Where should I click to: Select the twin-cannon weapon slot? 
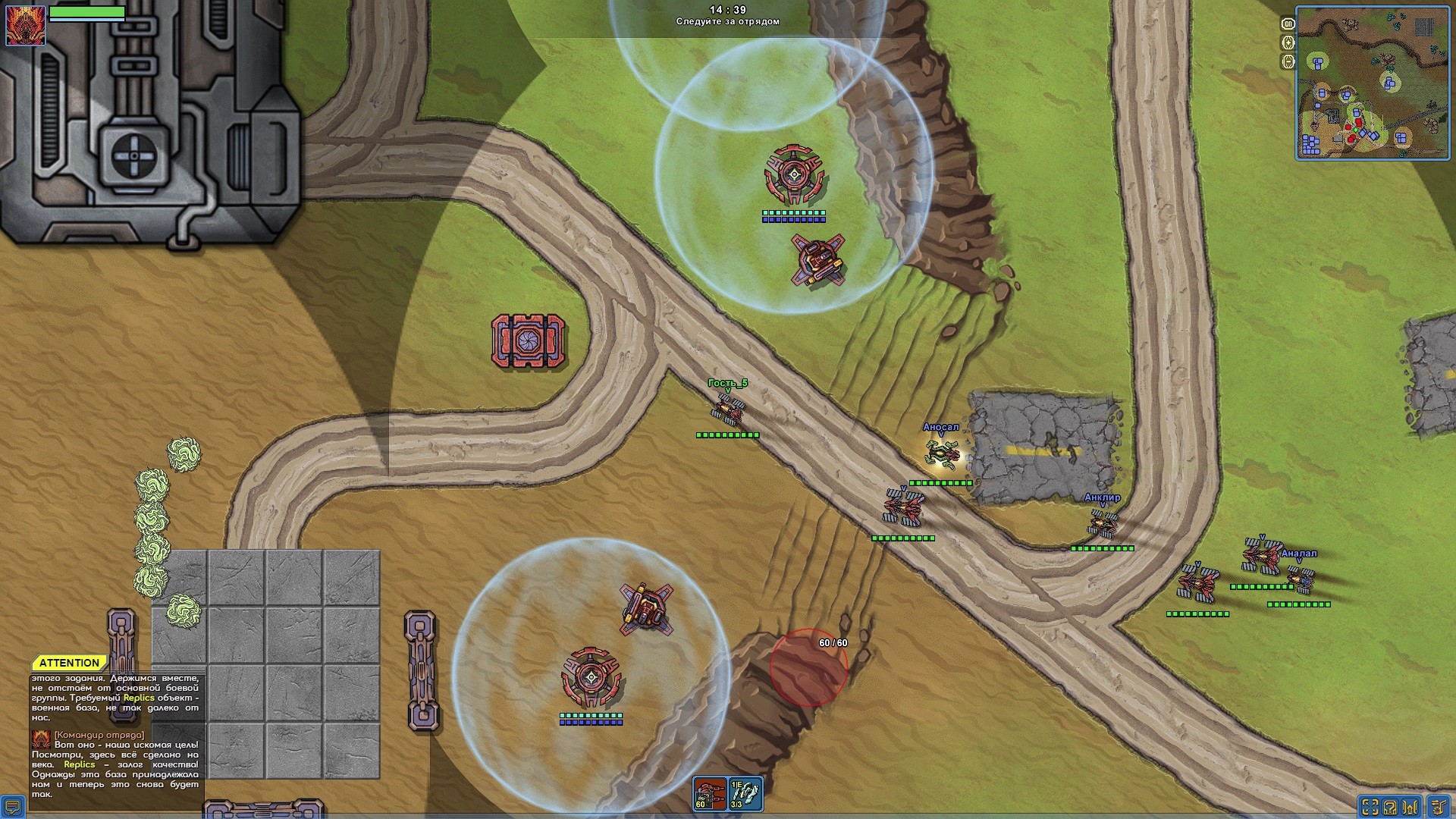[710, 794]
